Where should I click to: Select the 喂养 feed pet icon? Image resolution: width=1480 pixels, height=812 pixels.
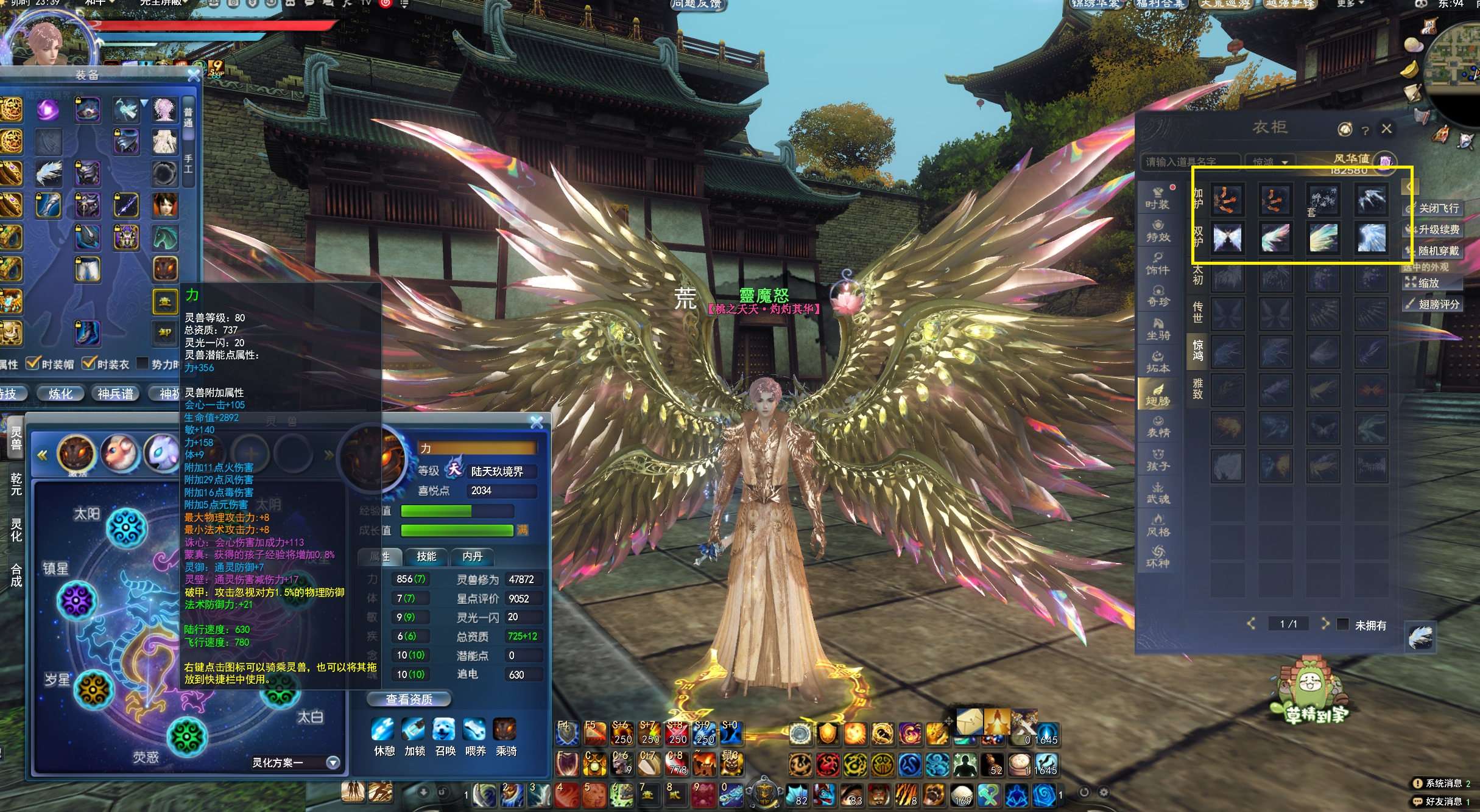point(475,729)
